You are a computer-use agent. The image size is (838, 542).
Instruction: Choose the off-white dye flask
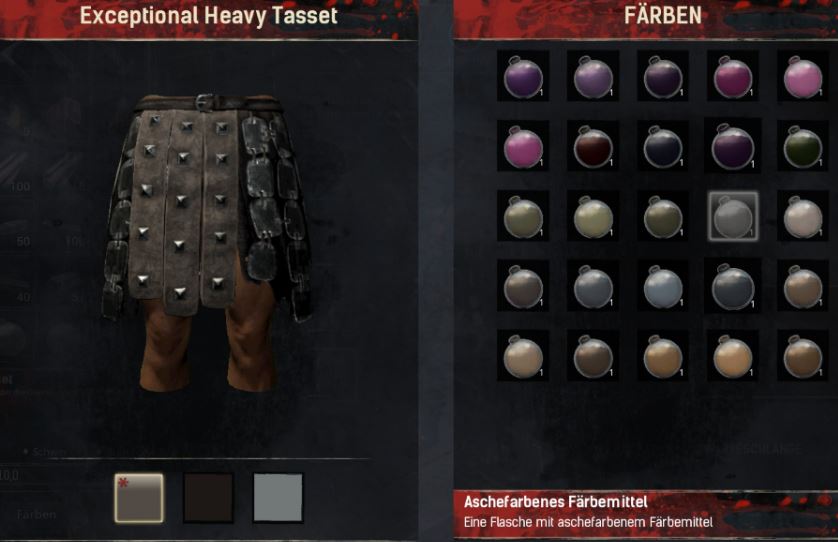click(803, 217)
